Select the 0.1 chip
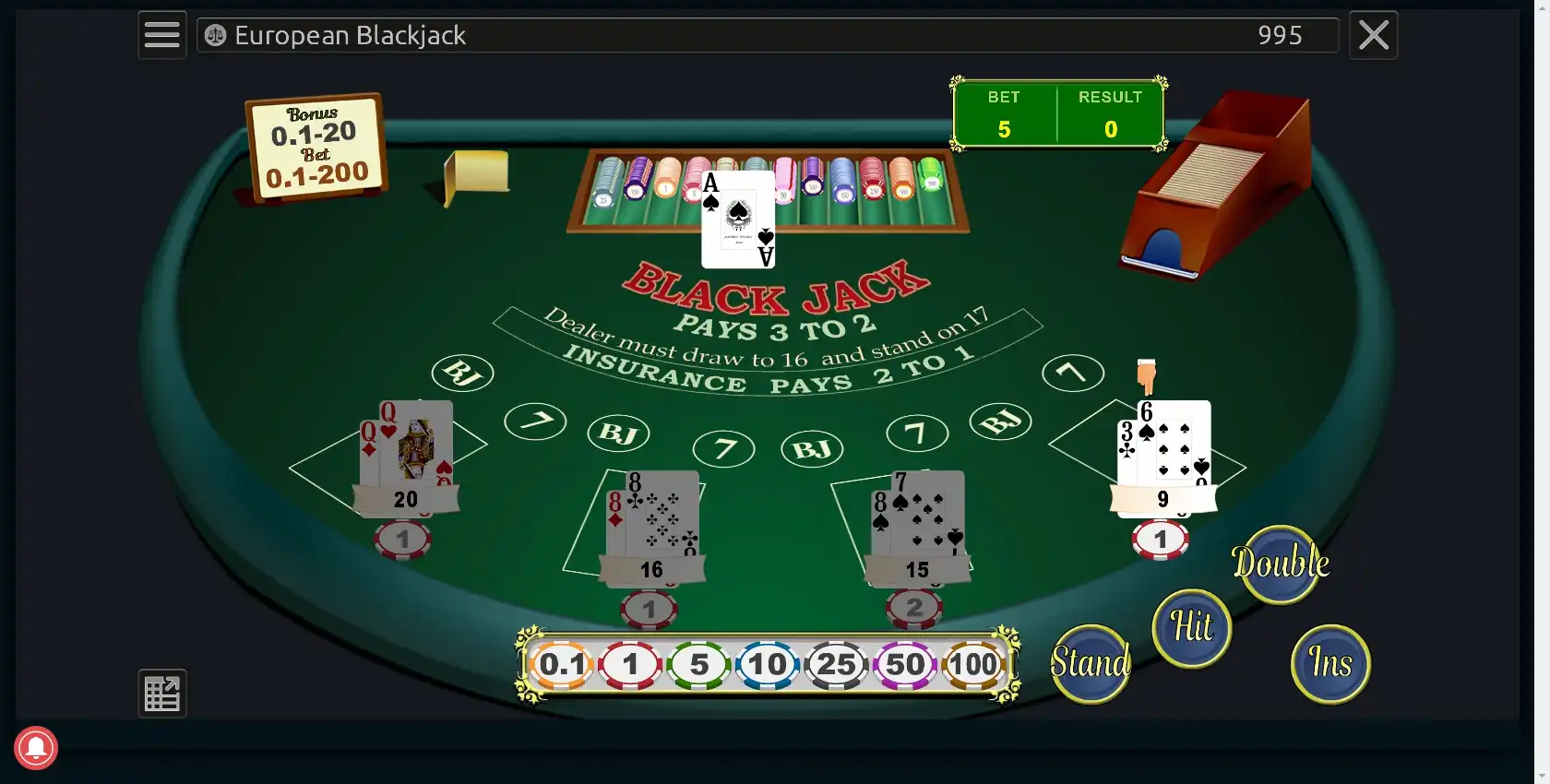The width and height of the screenshot is (1550, 784). (561, 664)
